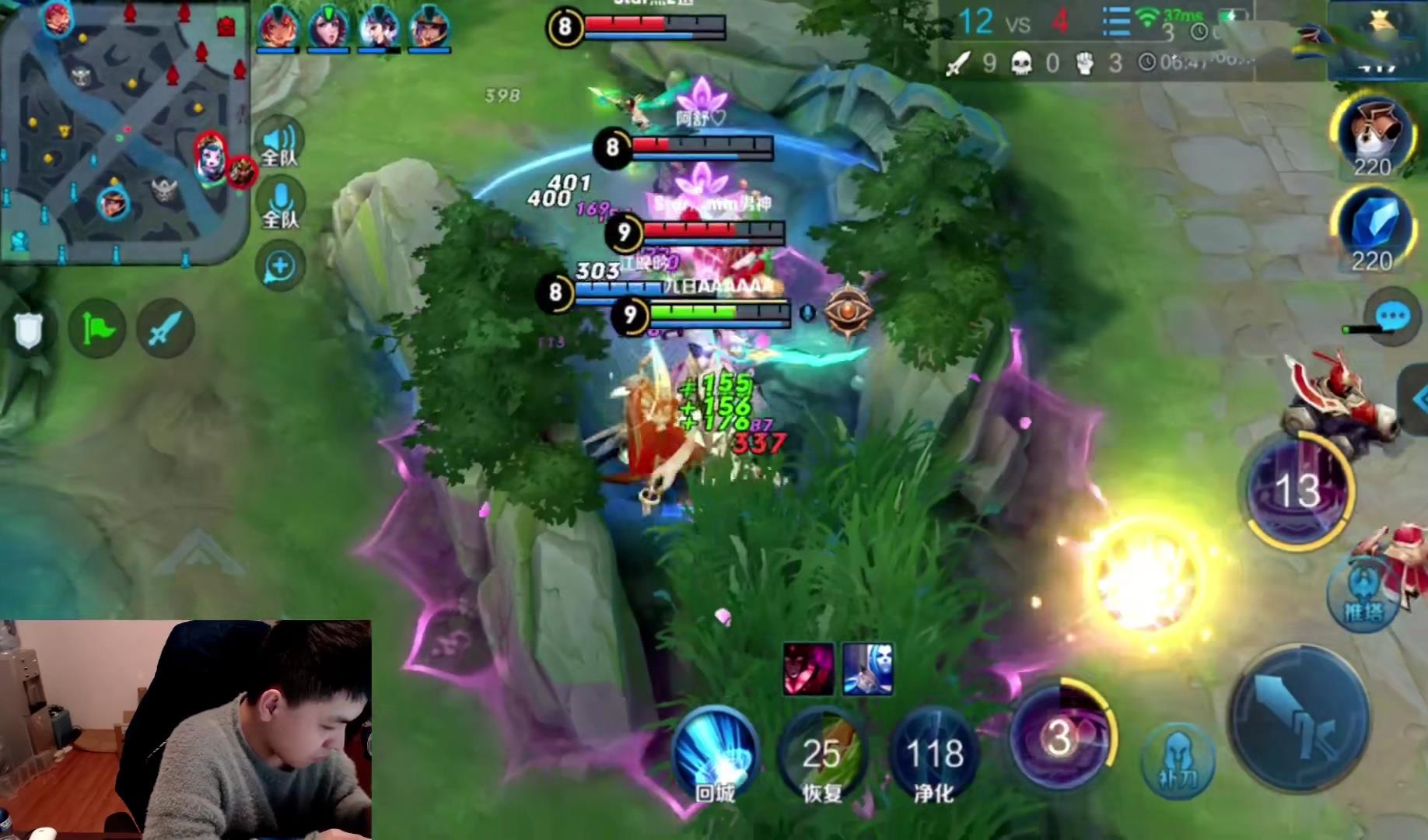Viewport: 1428px width, 840px height.
Task: Target the red demon enemy hero portrait
Action: click(809, 669)
